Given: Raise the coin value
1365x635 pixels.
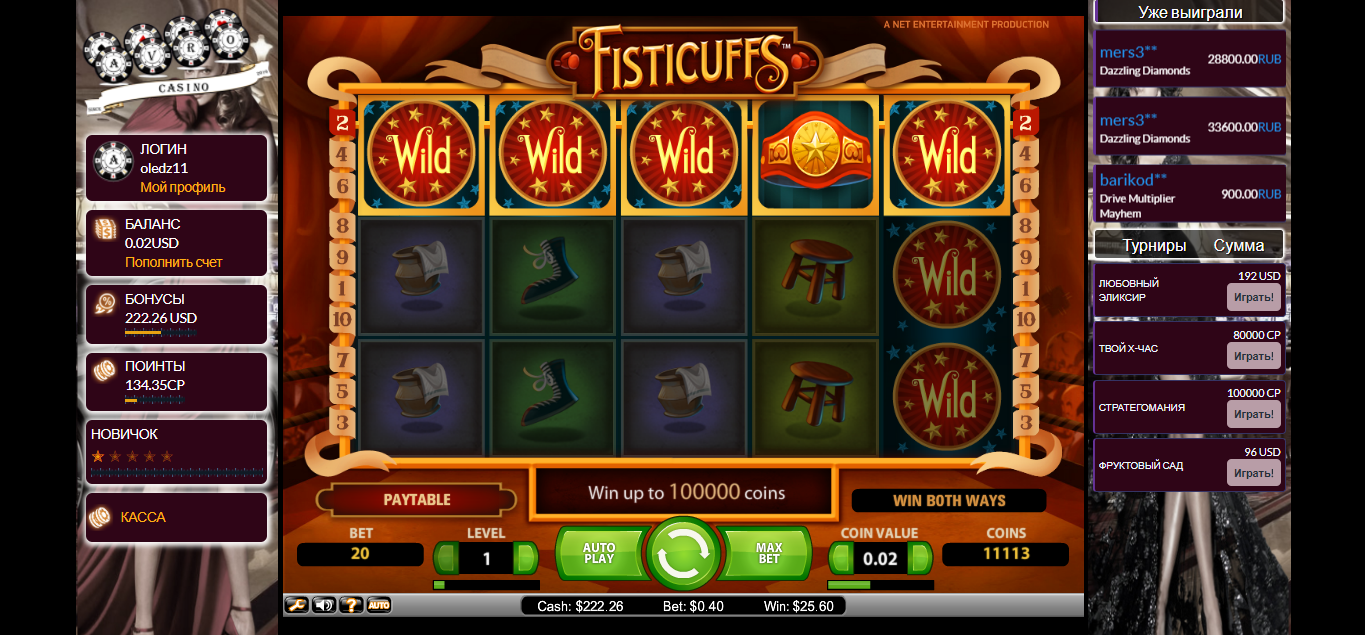Looking at the screenshot, I should [920, 558].
